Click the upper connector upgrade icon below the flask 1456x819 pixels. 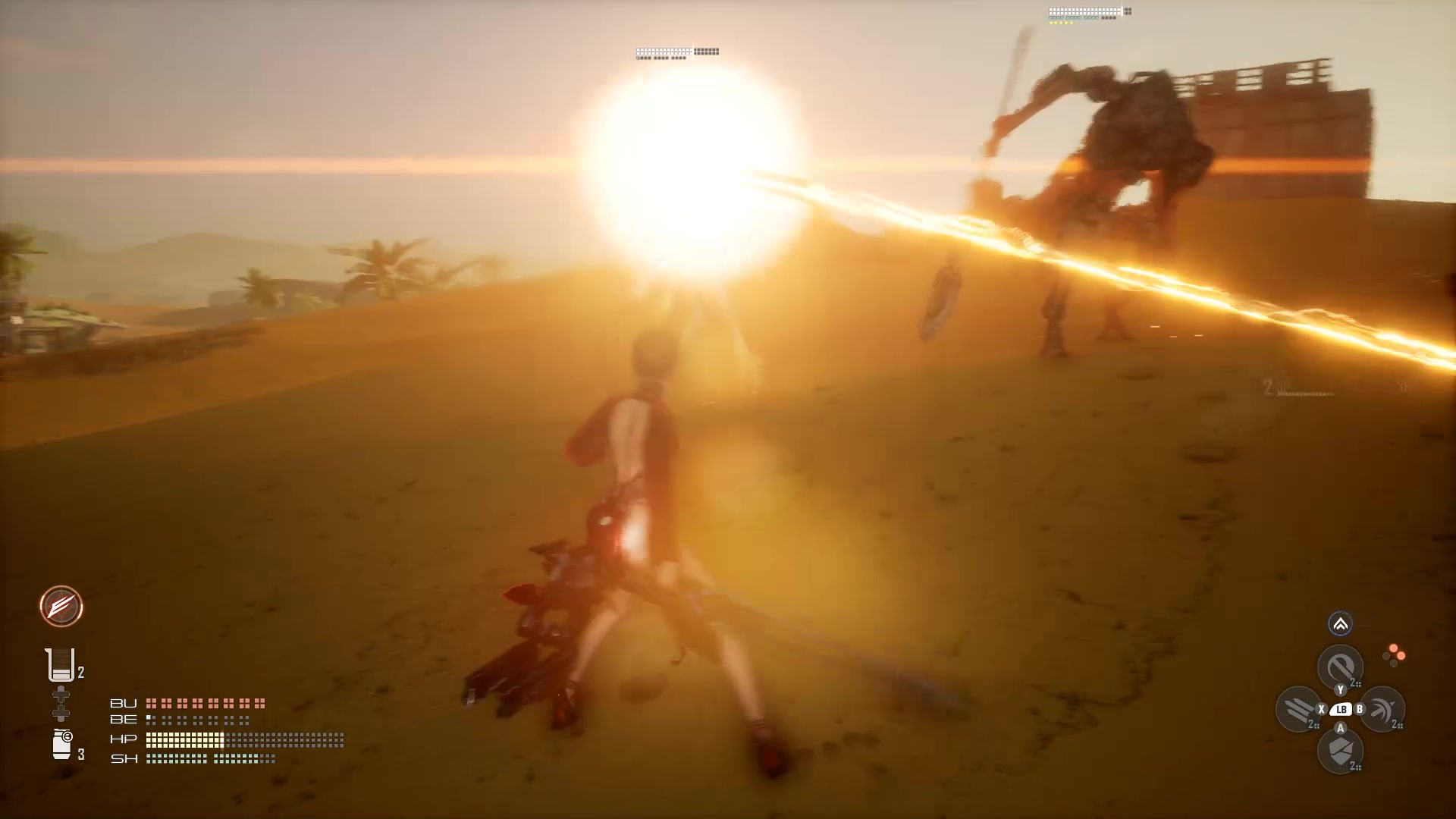pos(61,694)
